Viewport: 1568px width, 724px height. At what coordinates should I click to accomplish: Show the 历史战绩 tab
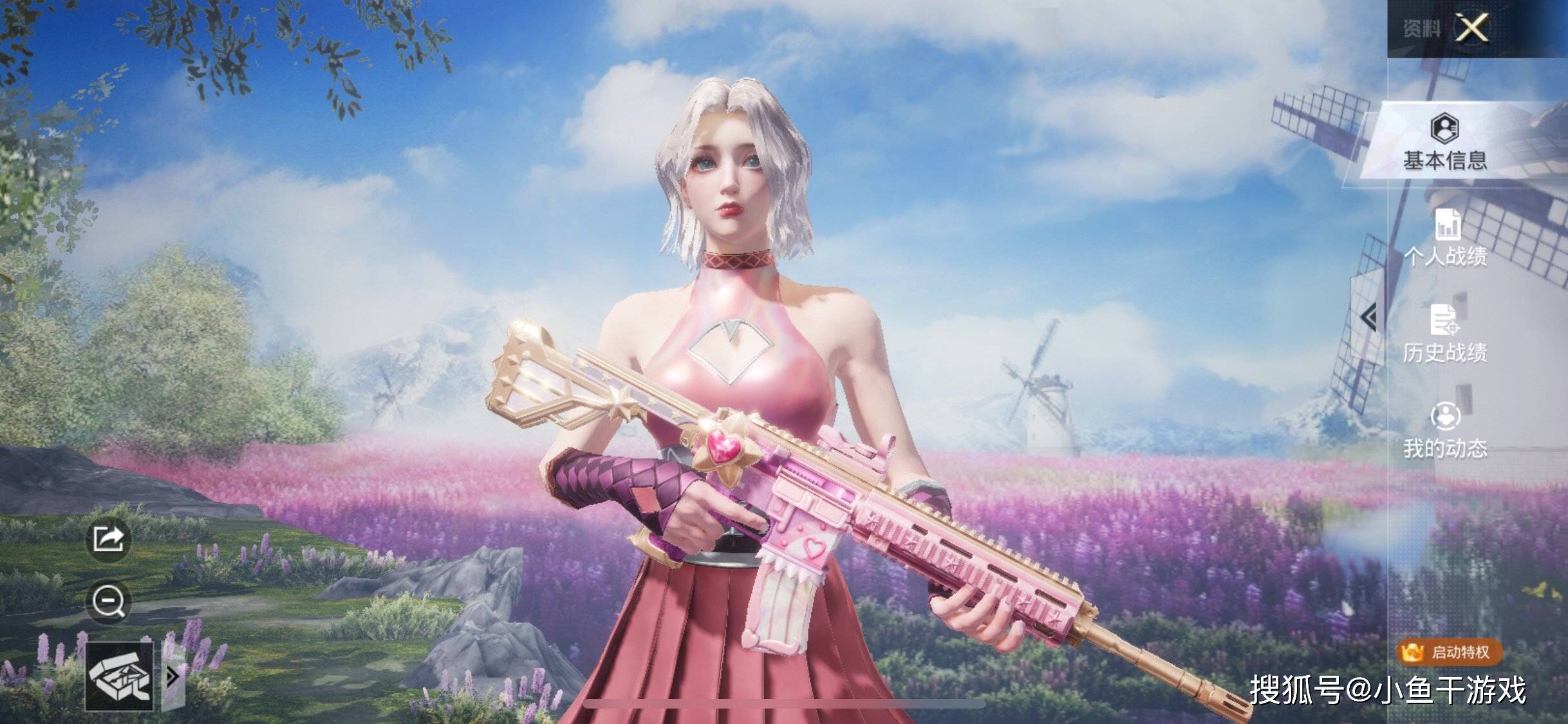click(1445, 335)
